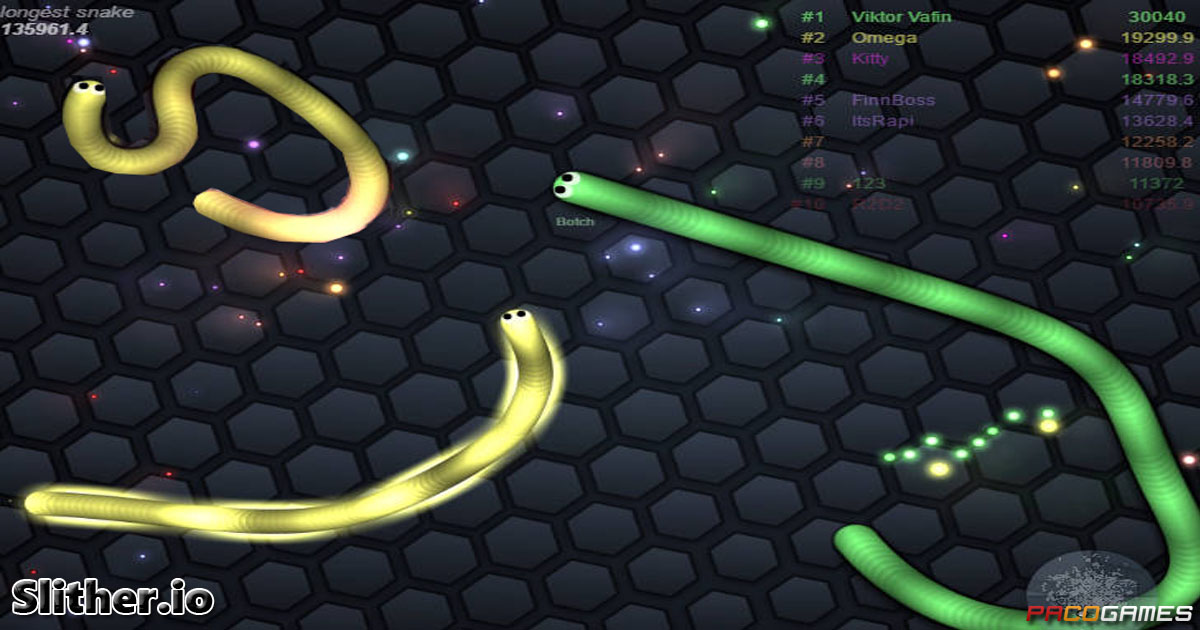Open the PacoGames logo link
The width and height of the screenshot is (1200, 630).
(x=1110, y=613)
